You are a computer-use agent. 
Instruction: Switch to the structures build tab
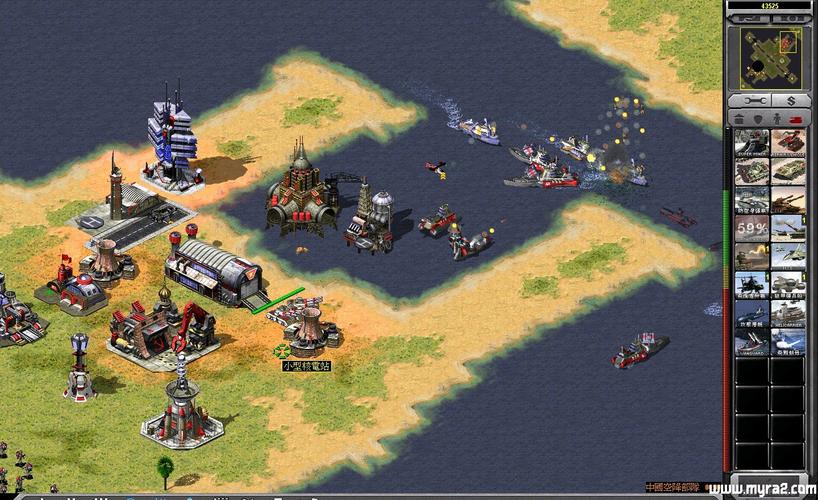(740, 118)
